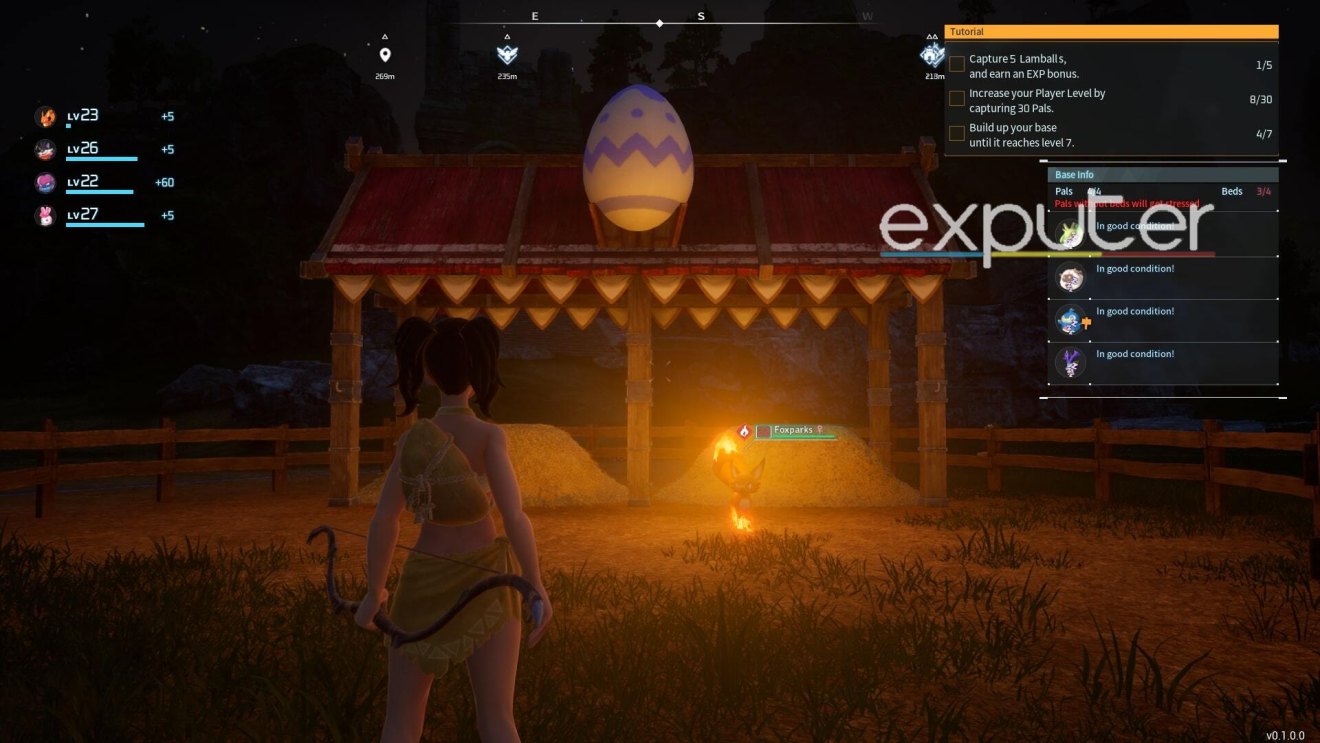This screenshot has height=743, width=1320.
Task: Select the Foxparks LV23 party icon
Action: [45, 115]
